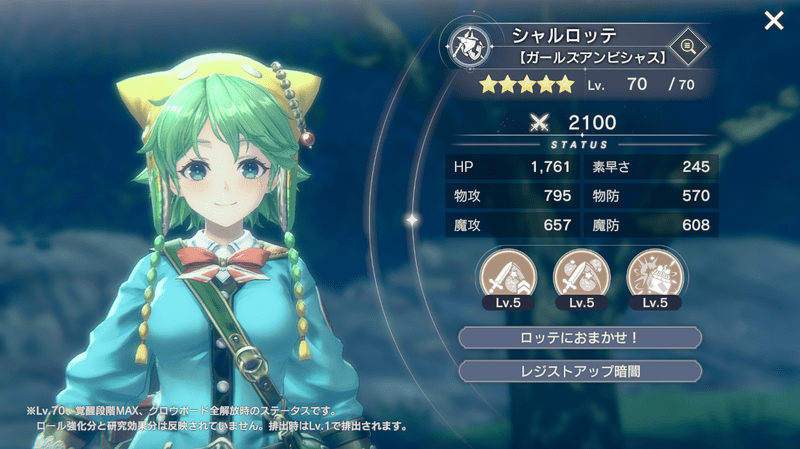Open the ロッテにおまかせ！ passive skill

(x=580, y=337)
